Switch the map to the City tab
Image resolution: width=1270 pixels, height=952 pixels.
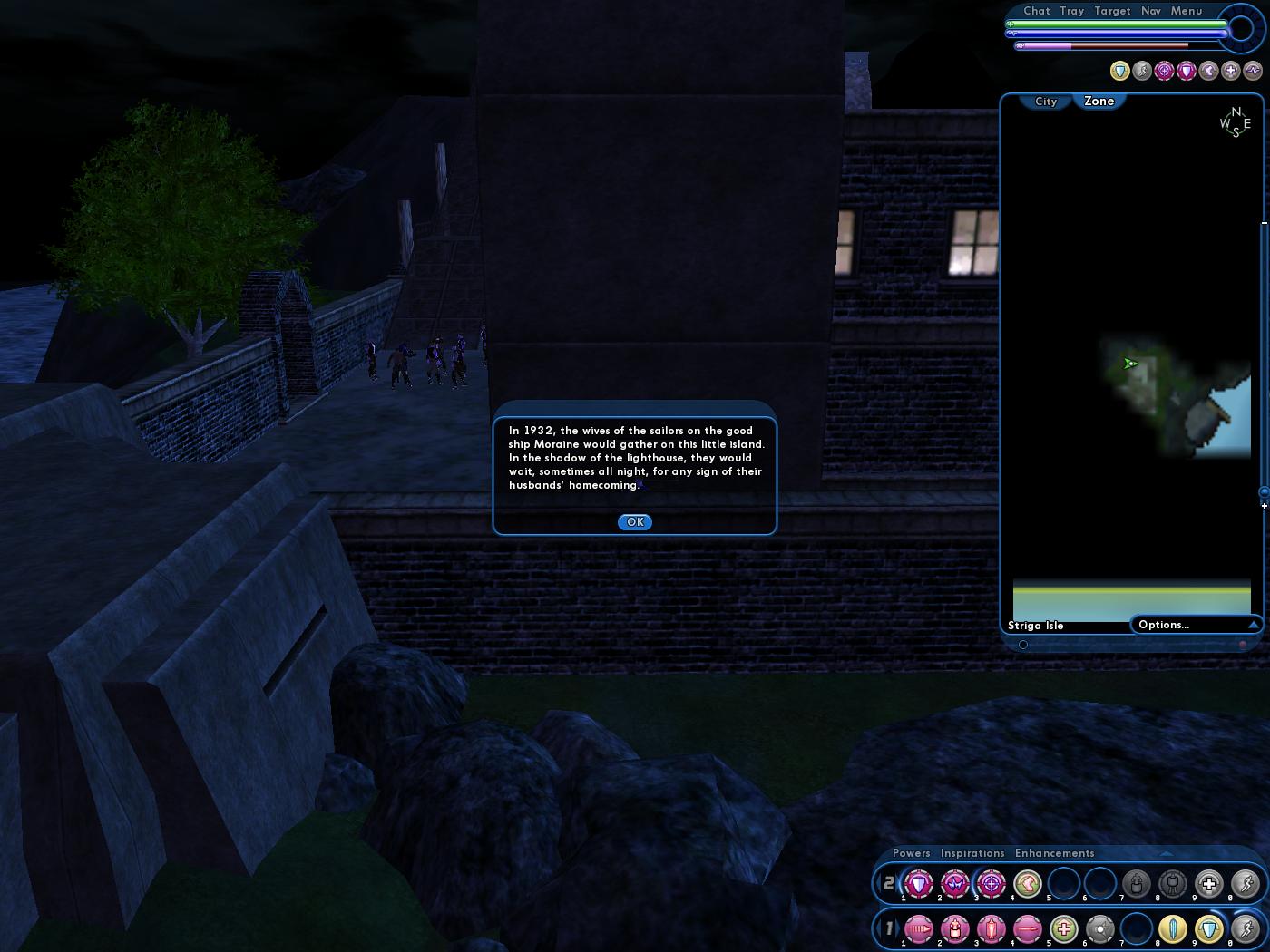click(1046, 102)
